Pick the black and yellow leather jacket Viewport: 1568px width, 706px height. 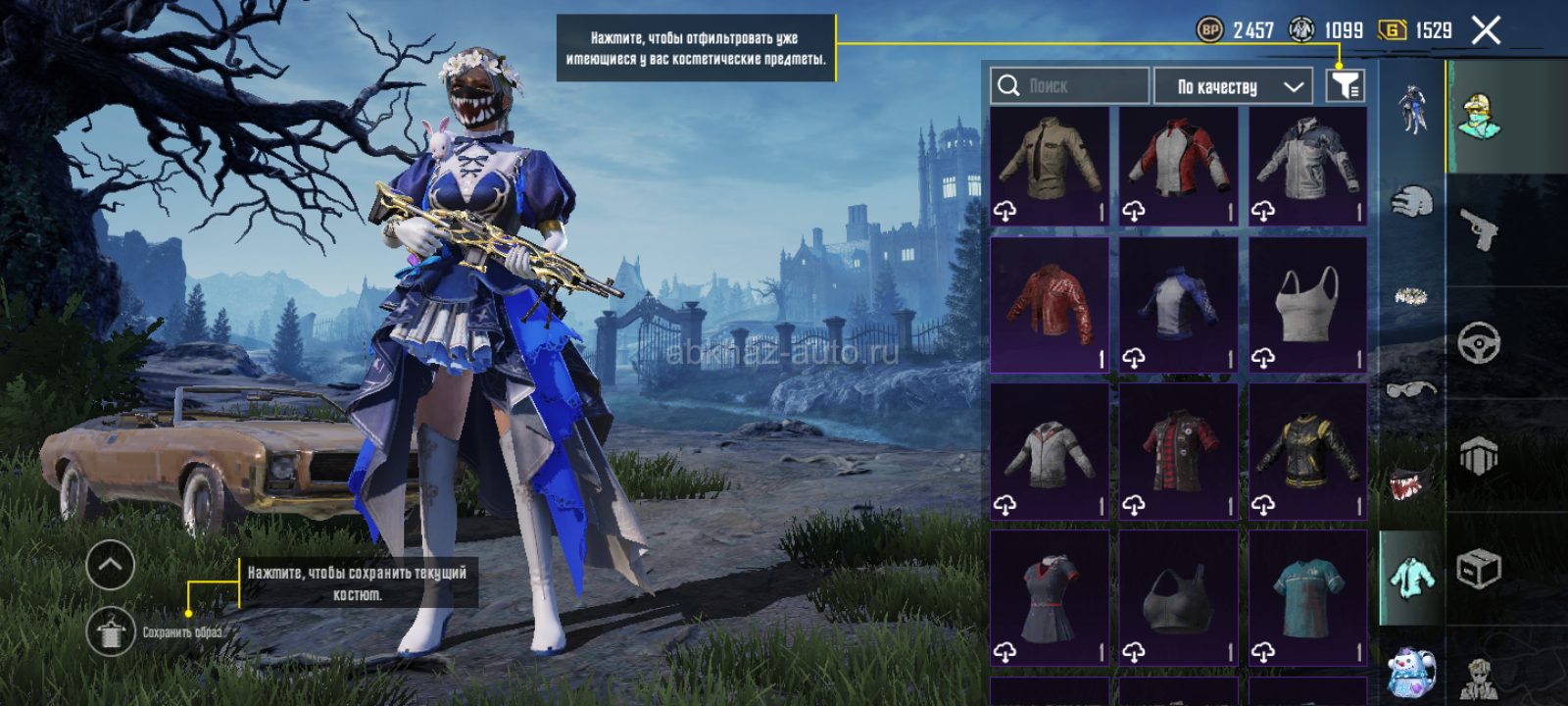point(1307,452)
